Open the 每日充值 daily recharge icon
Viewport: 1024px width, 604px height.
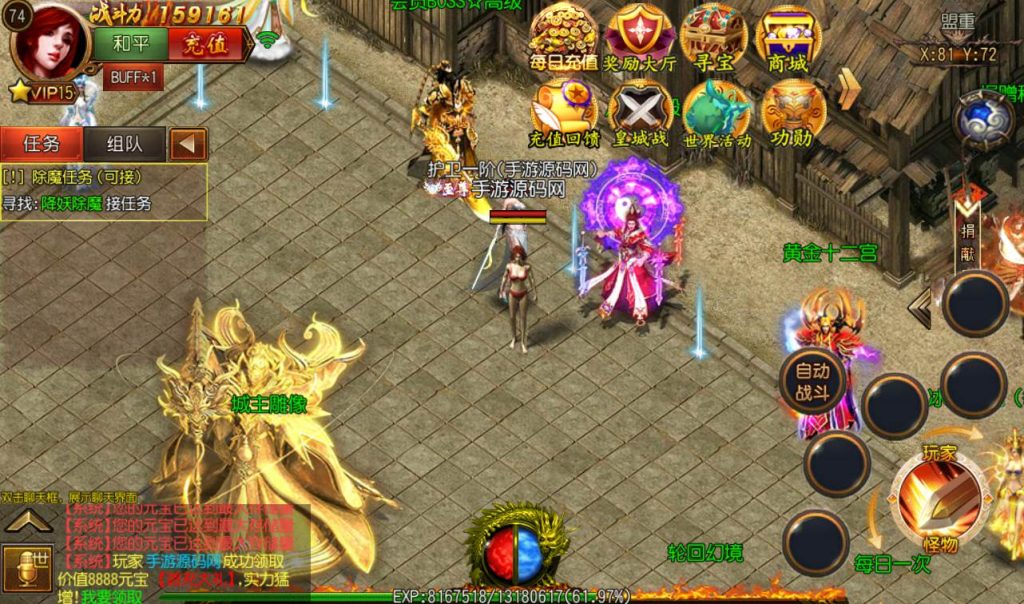point(563,38)
